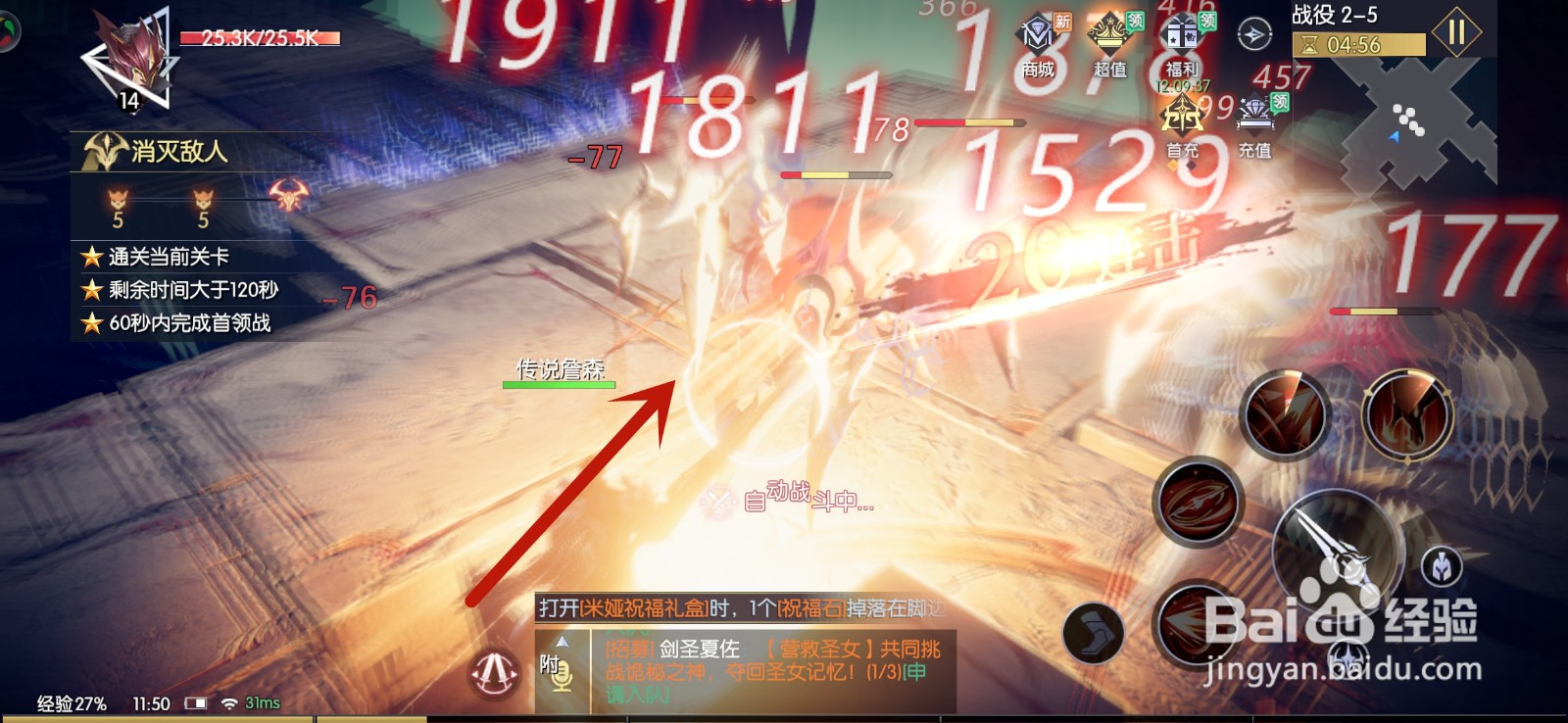Activate the helmet skill icon
Viewport: 1568px width, 723px height.
pyautogui.click(x=1441, y=568)
